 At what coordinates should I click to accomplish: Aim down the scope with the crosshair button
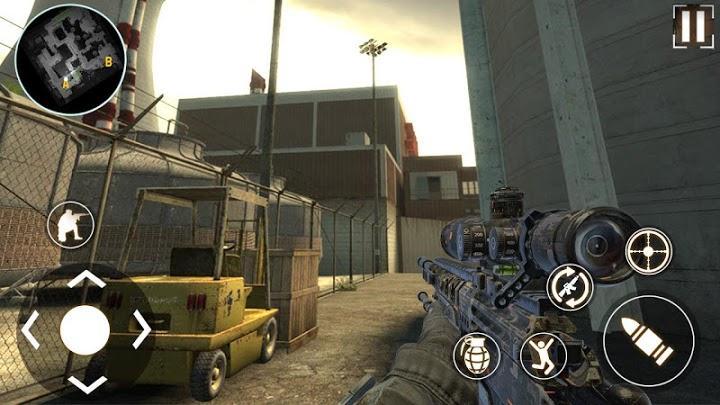(x=648, y=249)
